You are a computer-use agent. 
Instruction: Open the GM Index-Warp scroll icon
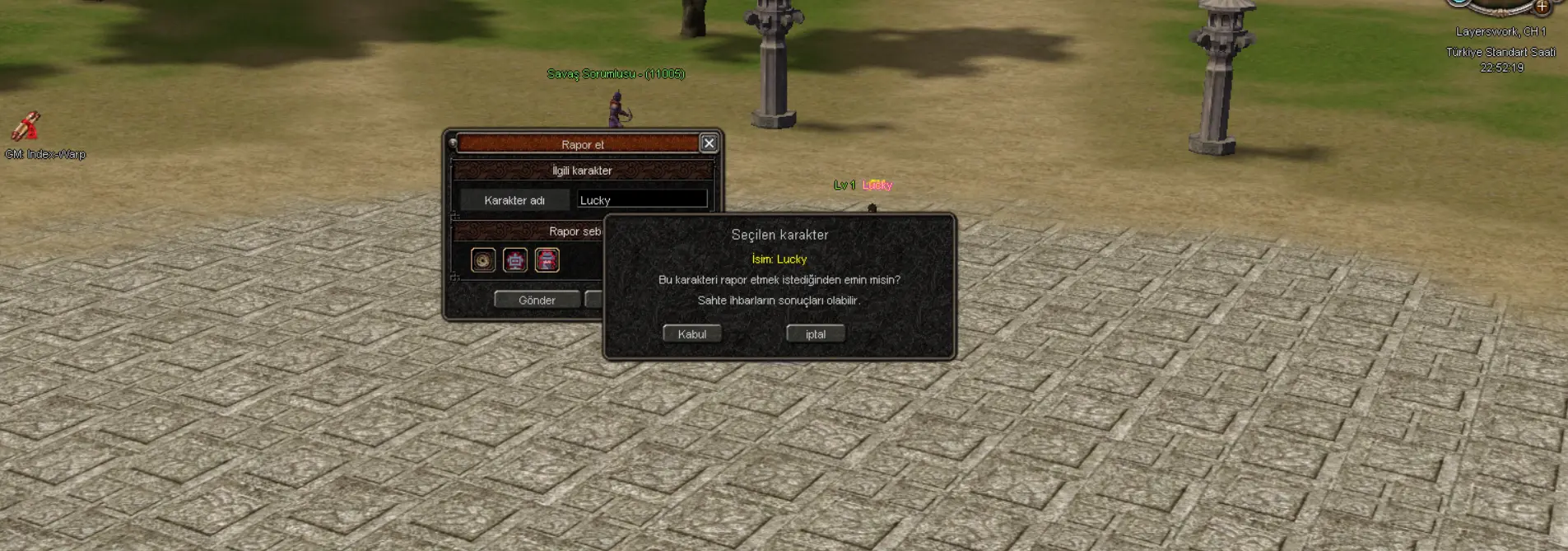[x=26, y=126]
